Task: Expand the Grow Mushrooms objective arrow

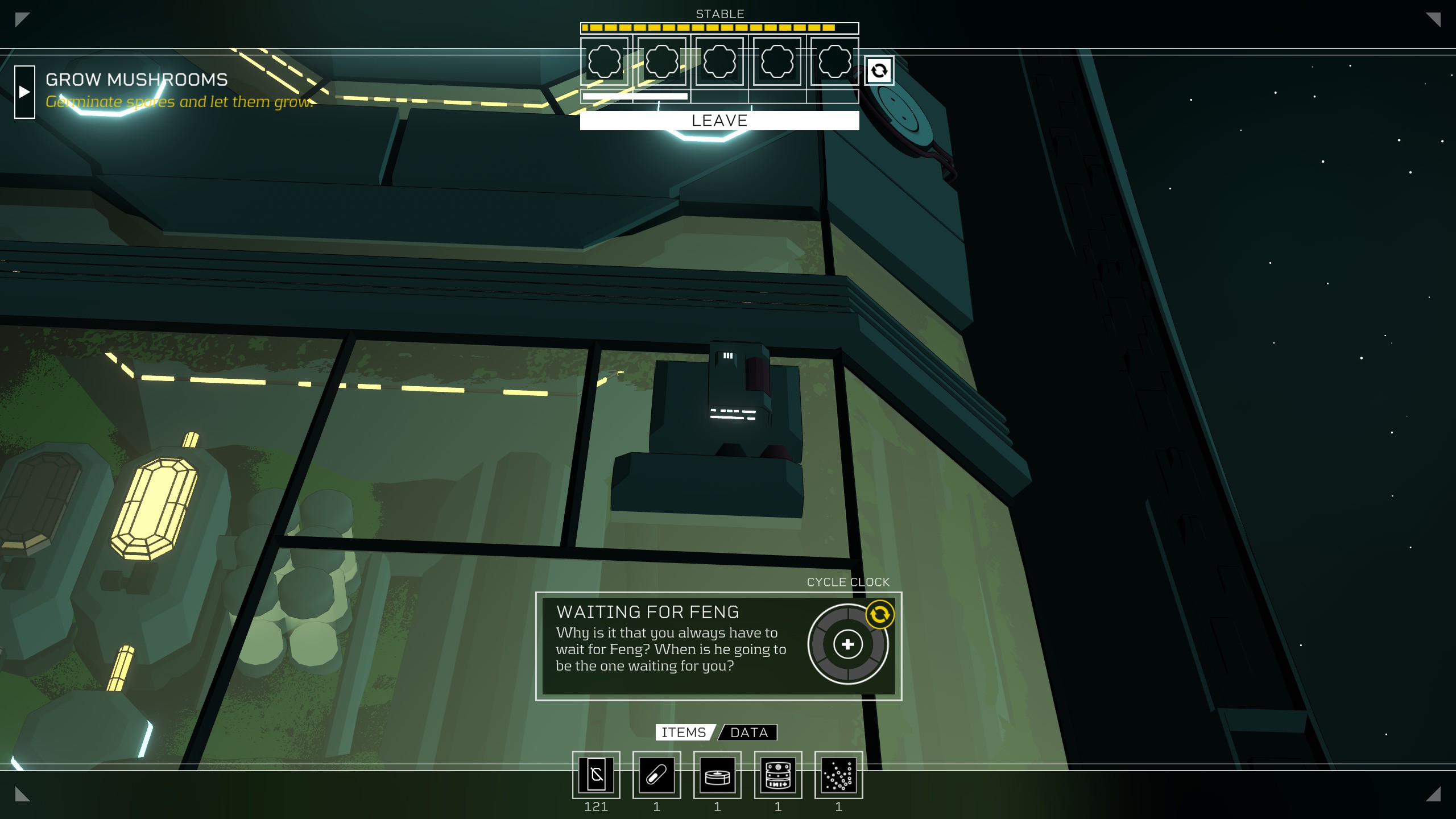Action: (x=24, y=92)
